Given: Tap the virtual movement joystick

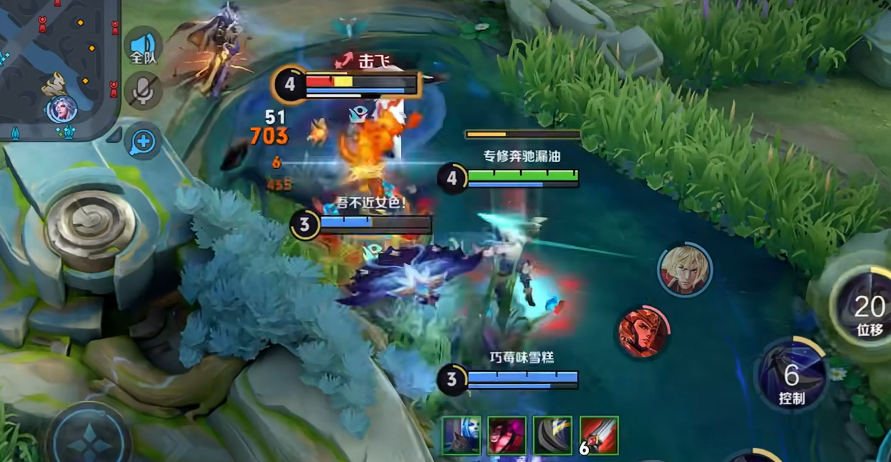Looking at the screenshot, I should click(x=89, y=437).
